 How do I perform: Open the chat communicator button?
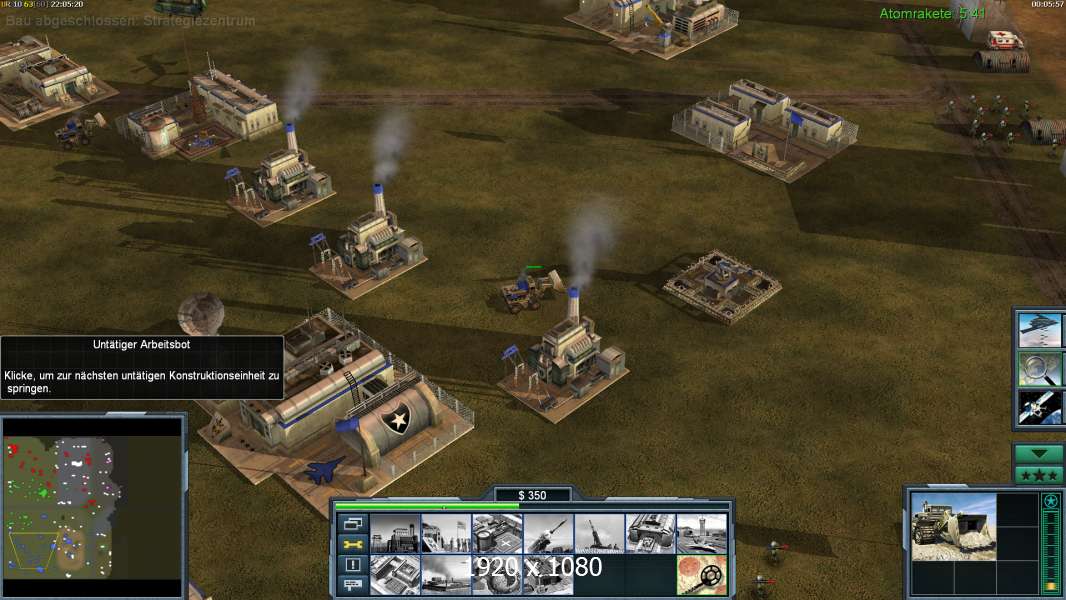[352, 586]
